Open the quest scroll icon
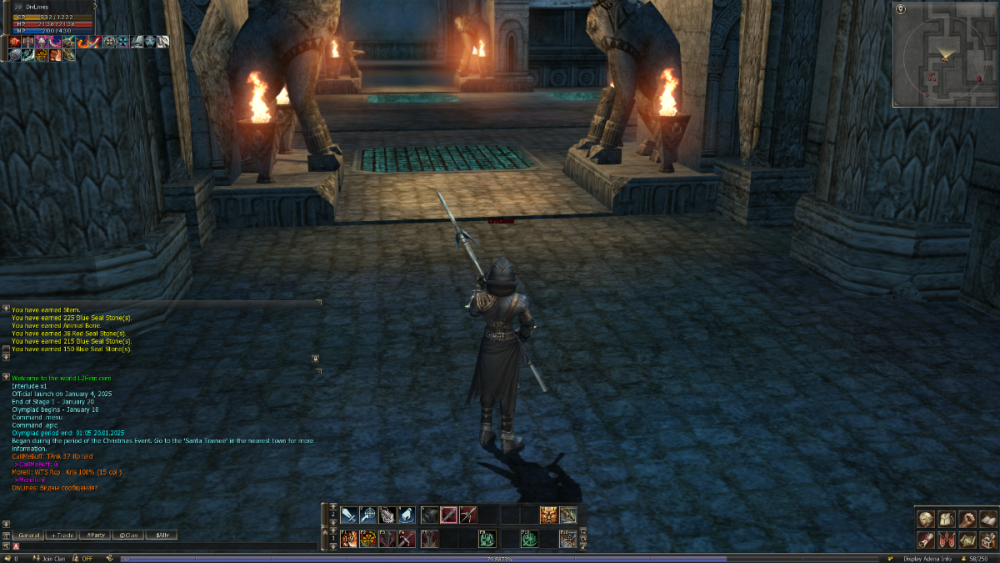This screenshot has height=563, width=1000. coord(926,540)
